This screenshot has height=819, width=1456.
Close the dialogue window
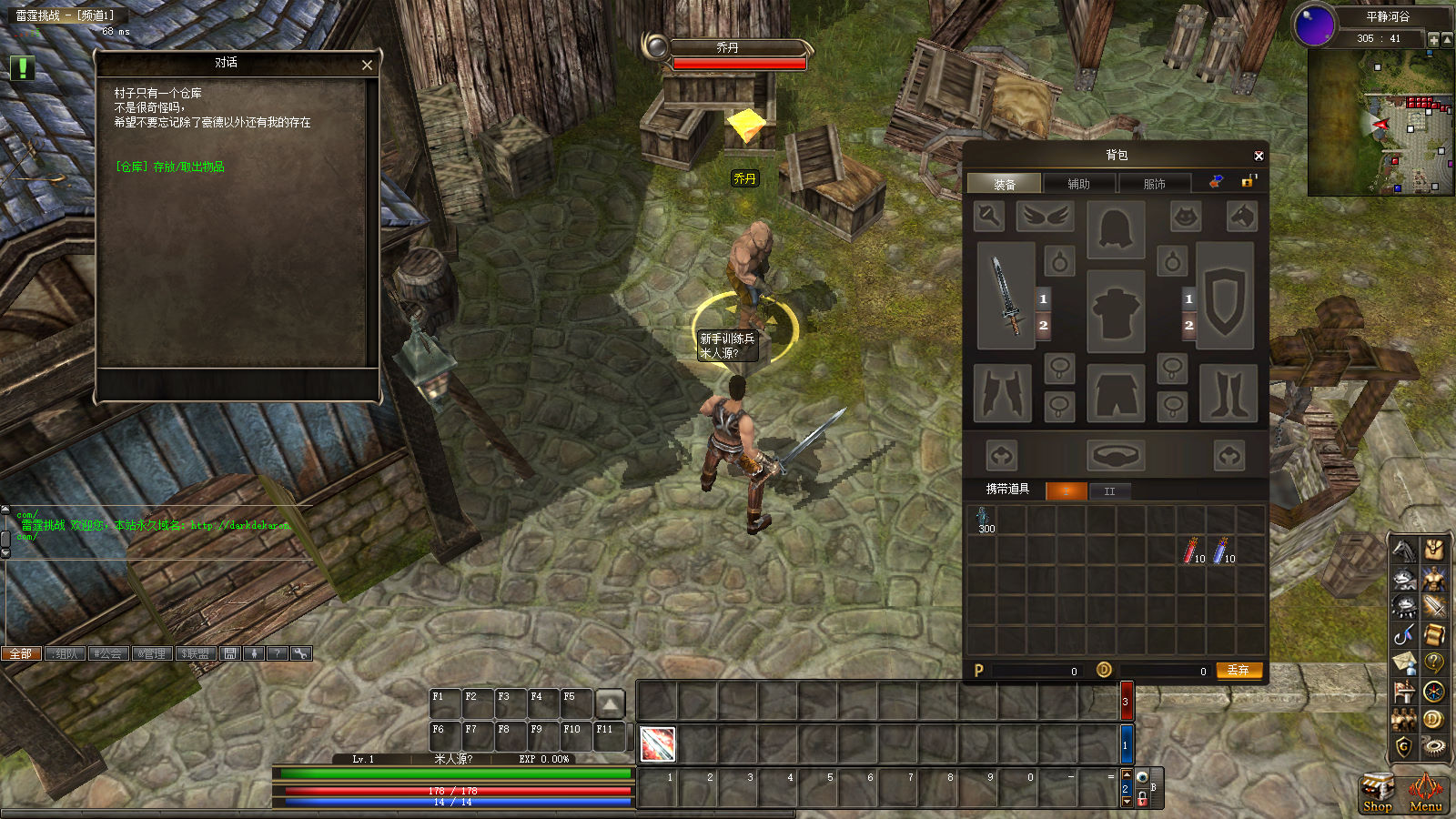[367, 65]
